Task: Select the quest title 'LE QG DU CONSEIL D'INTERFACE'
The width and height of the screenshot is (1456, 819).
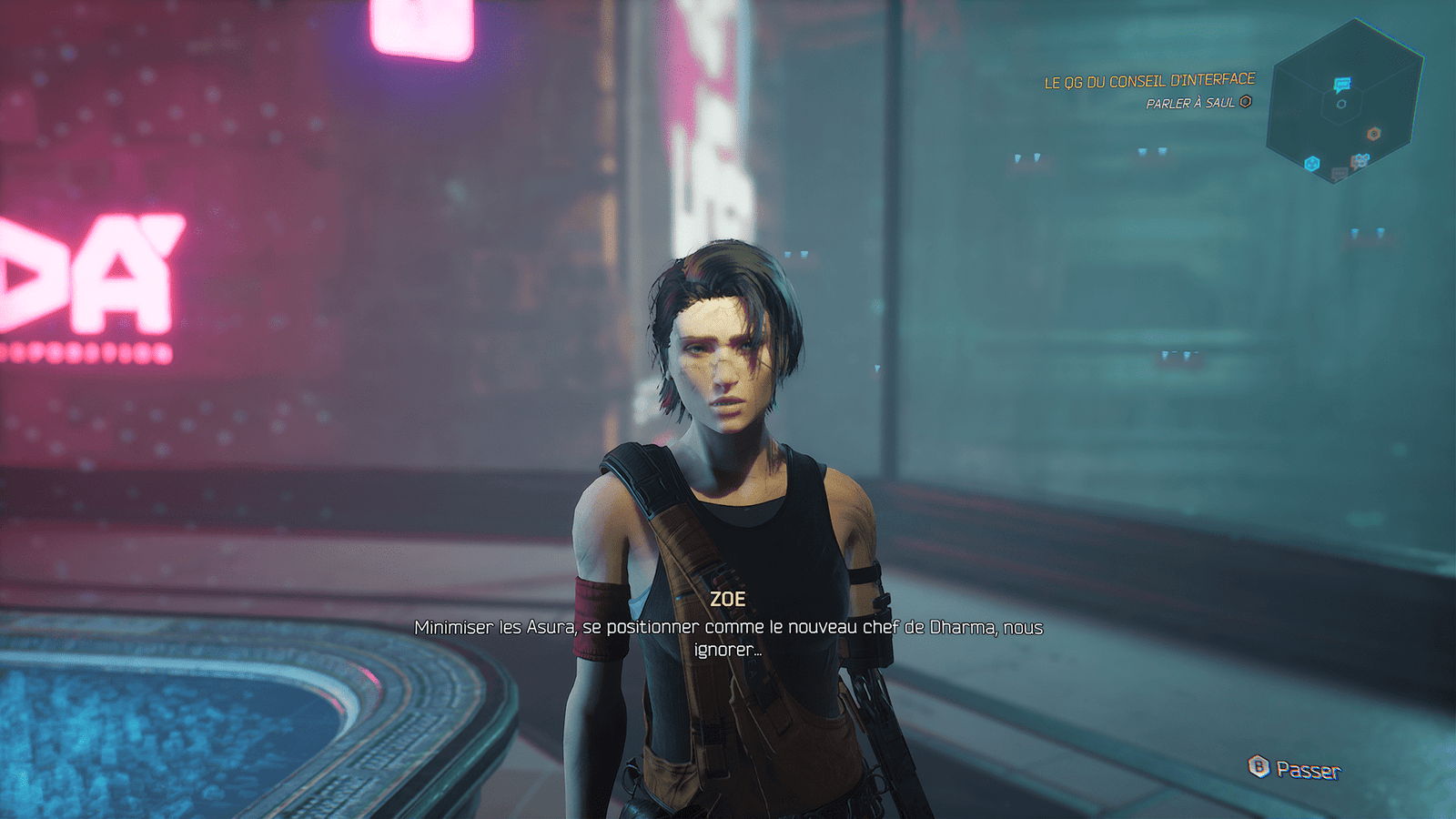Action: click(1148, 80)
